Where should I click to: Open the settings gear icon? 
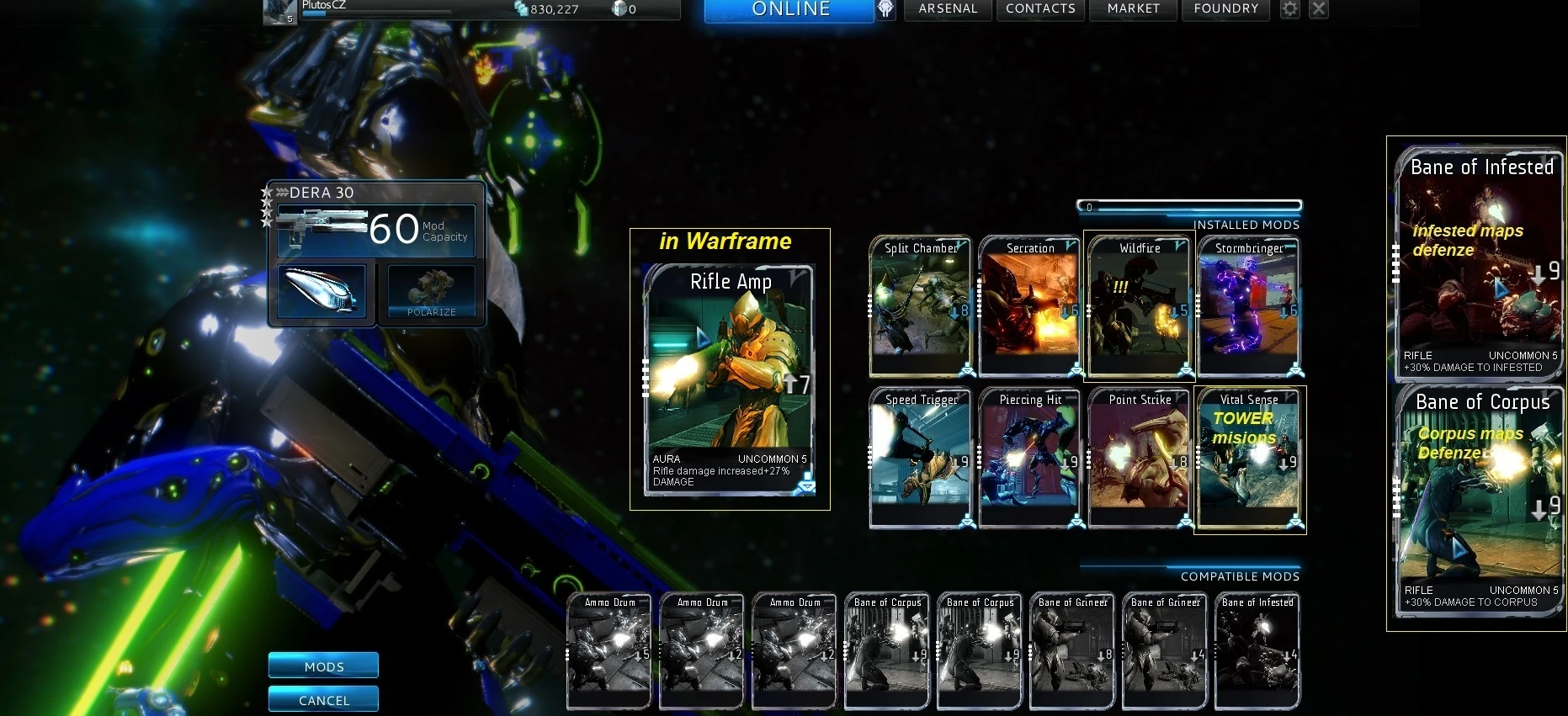(1289, 8)
